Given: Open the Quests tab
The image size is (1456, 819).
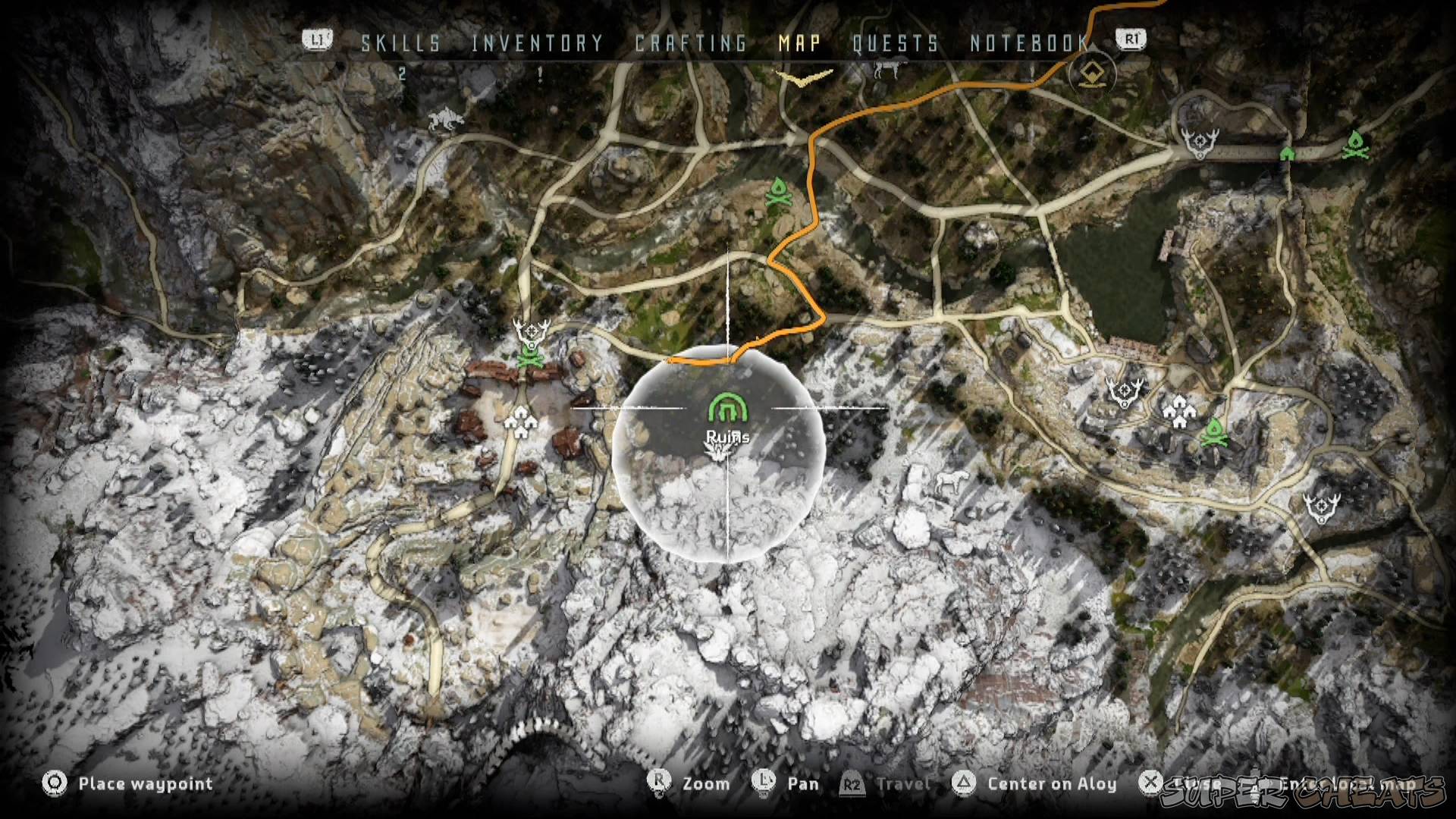Looking at the screenshot, I should click(895, 43).
